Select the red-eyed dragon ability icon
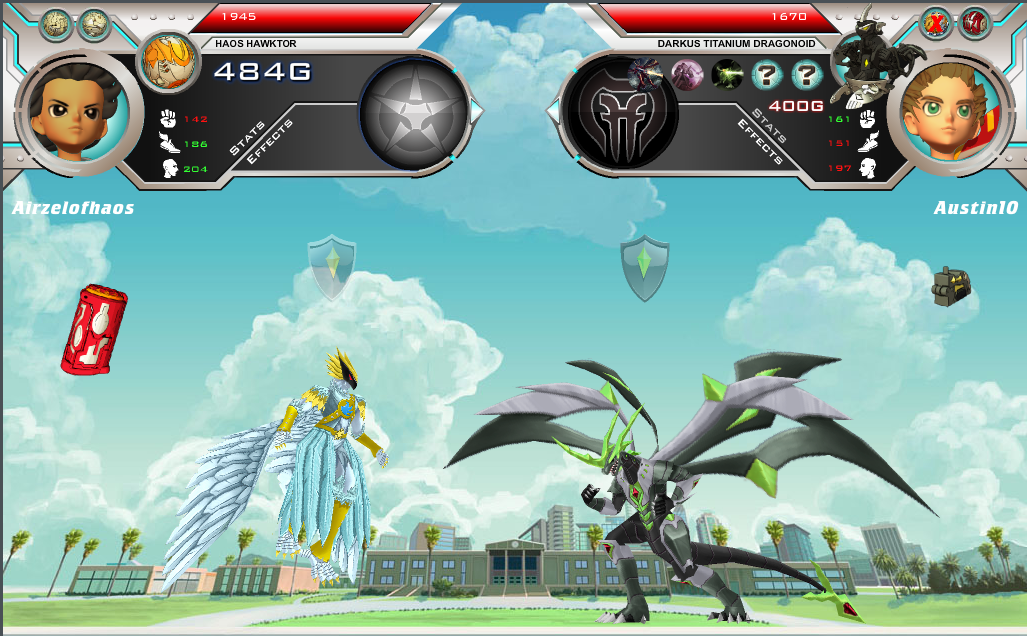This screenshot has width=1027, height=636. [x=643, y=73]
